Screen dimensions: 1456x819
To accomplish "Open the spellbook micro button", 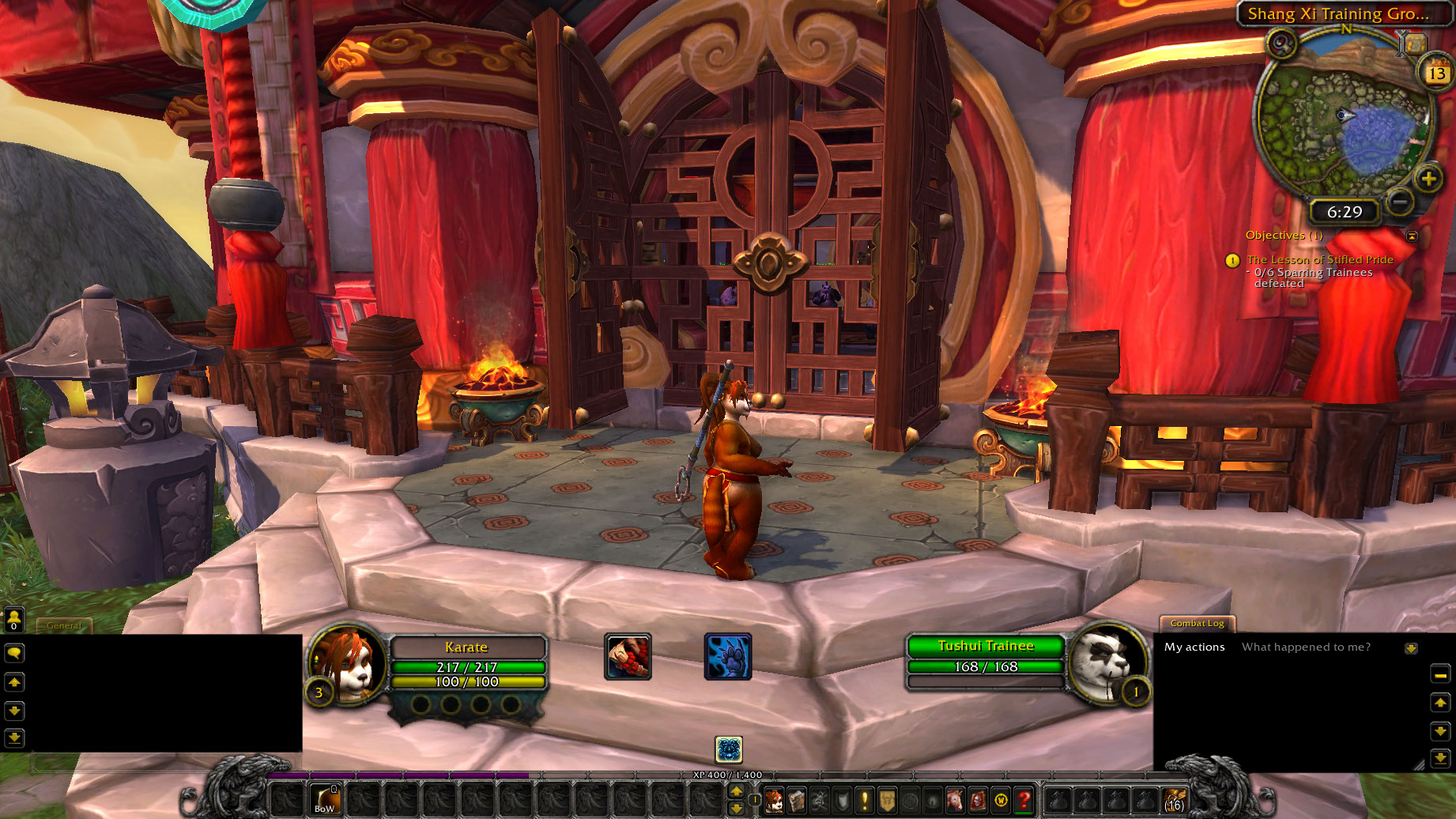I will (x=797, y=800).
